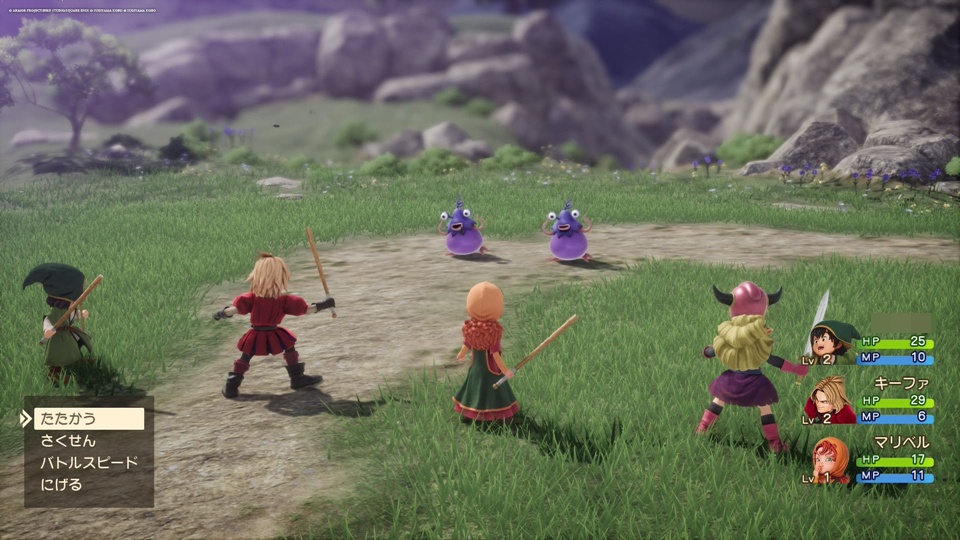
Task: Select キーファ's party portrait
Action: 831,400
